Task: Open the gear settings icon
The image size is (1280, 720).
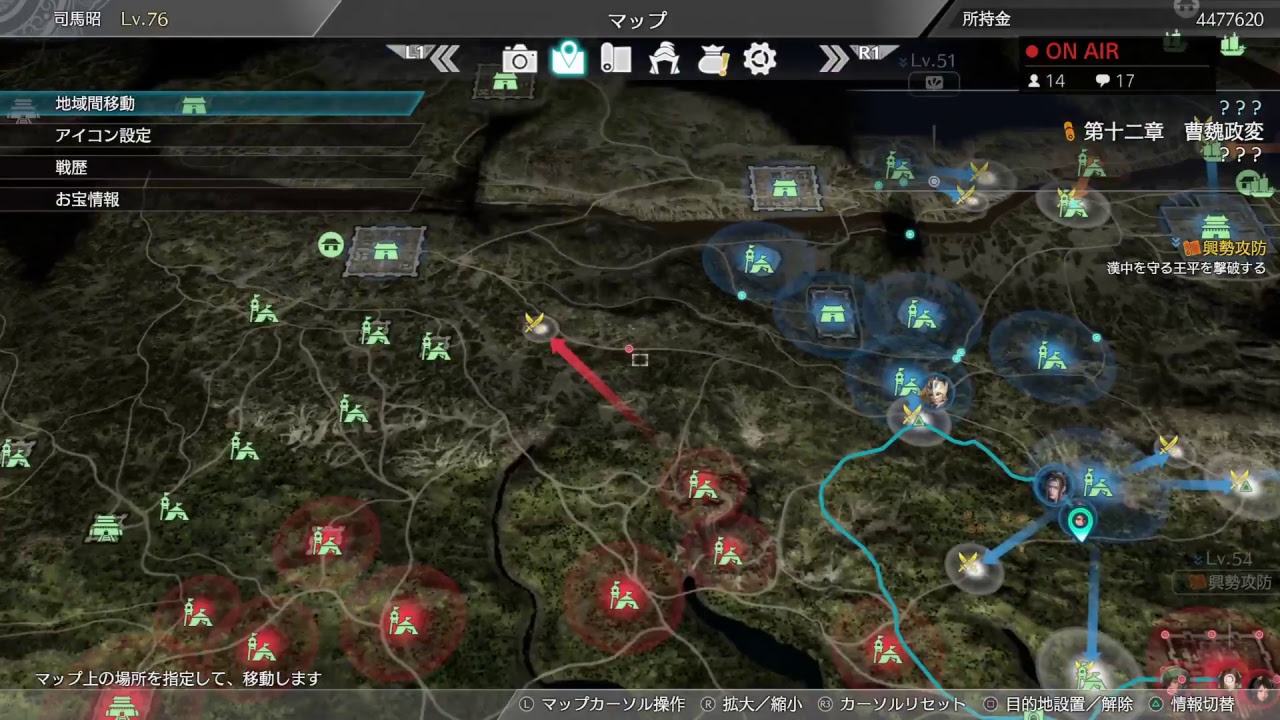Action: [x=759, y=60]
